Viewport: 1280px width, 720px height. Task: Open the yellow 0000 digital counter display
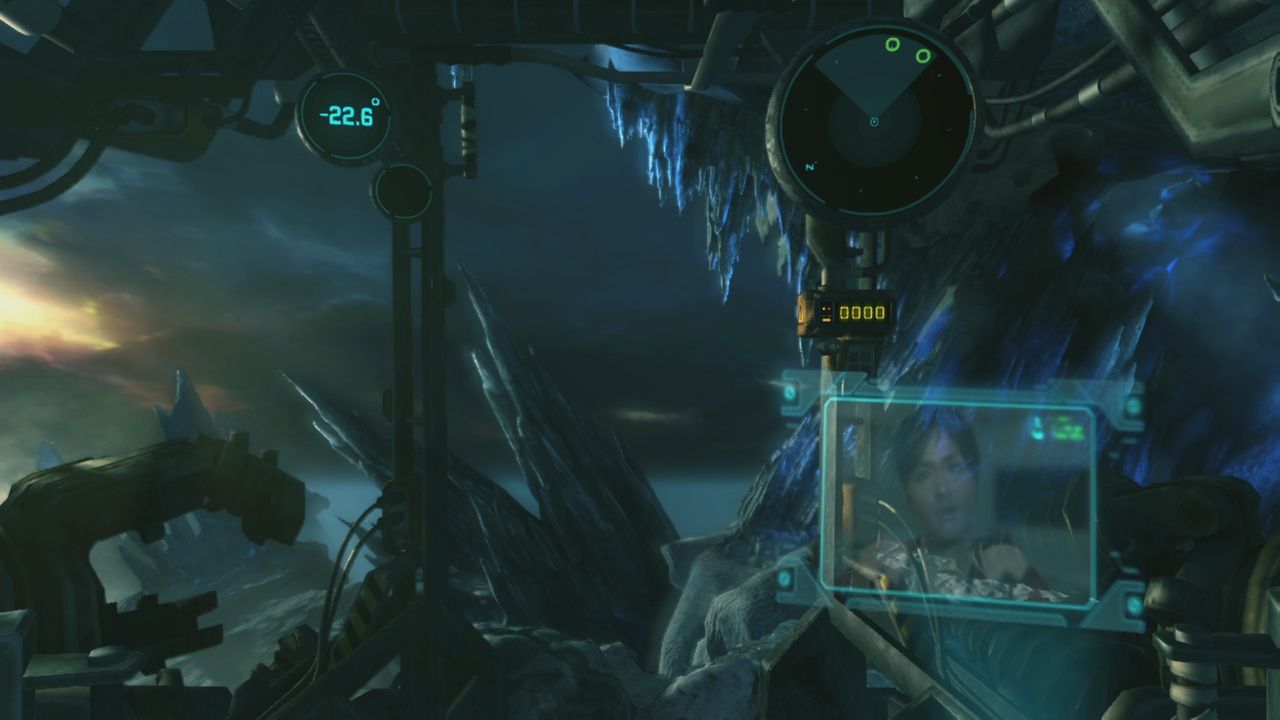click(862, 312)
